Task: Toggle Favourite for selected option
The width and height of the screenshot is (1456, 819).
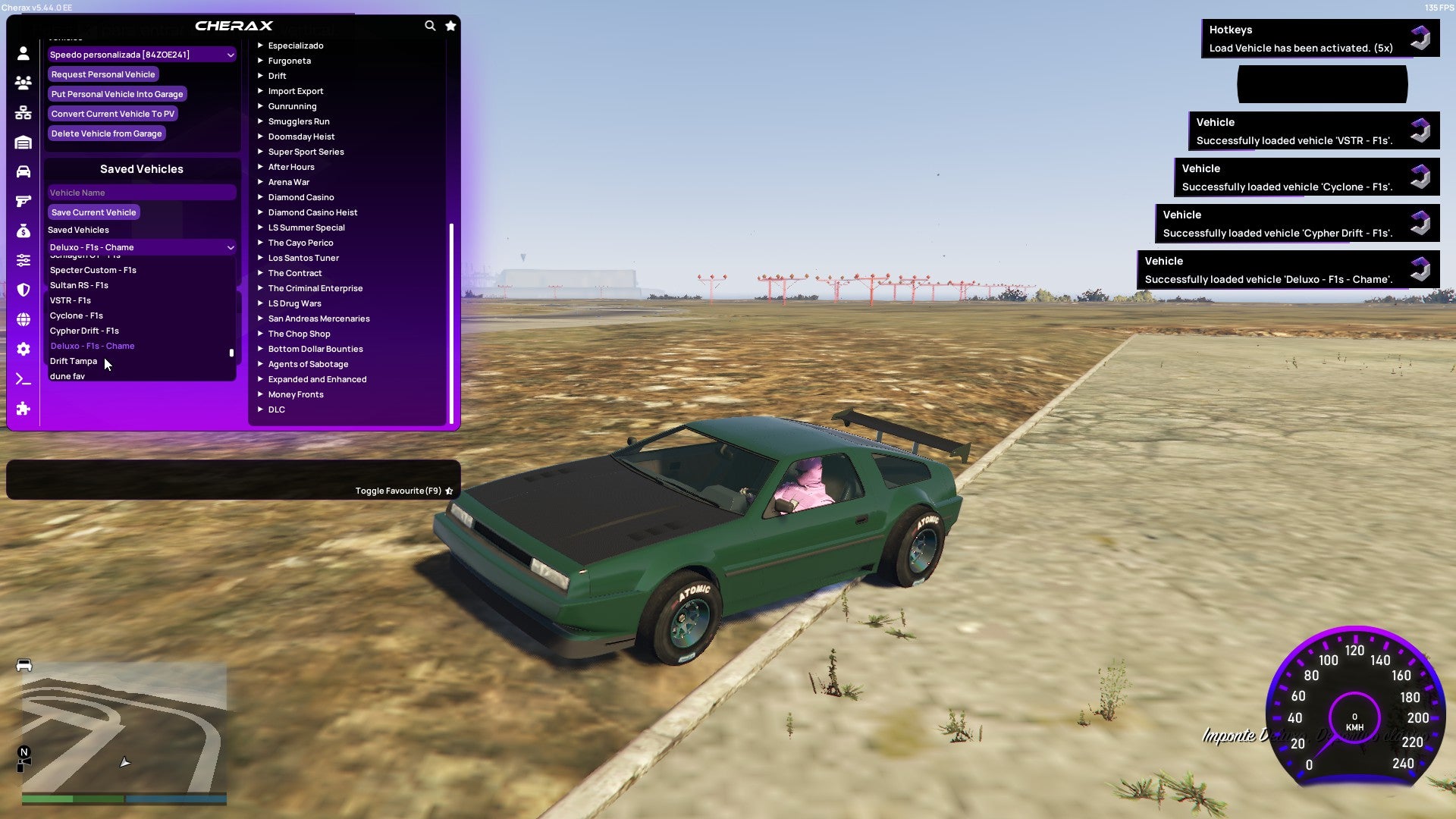Action: pos(403,491)
